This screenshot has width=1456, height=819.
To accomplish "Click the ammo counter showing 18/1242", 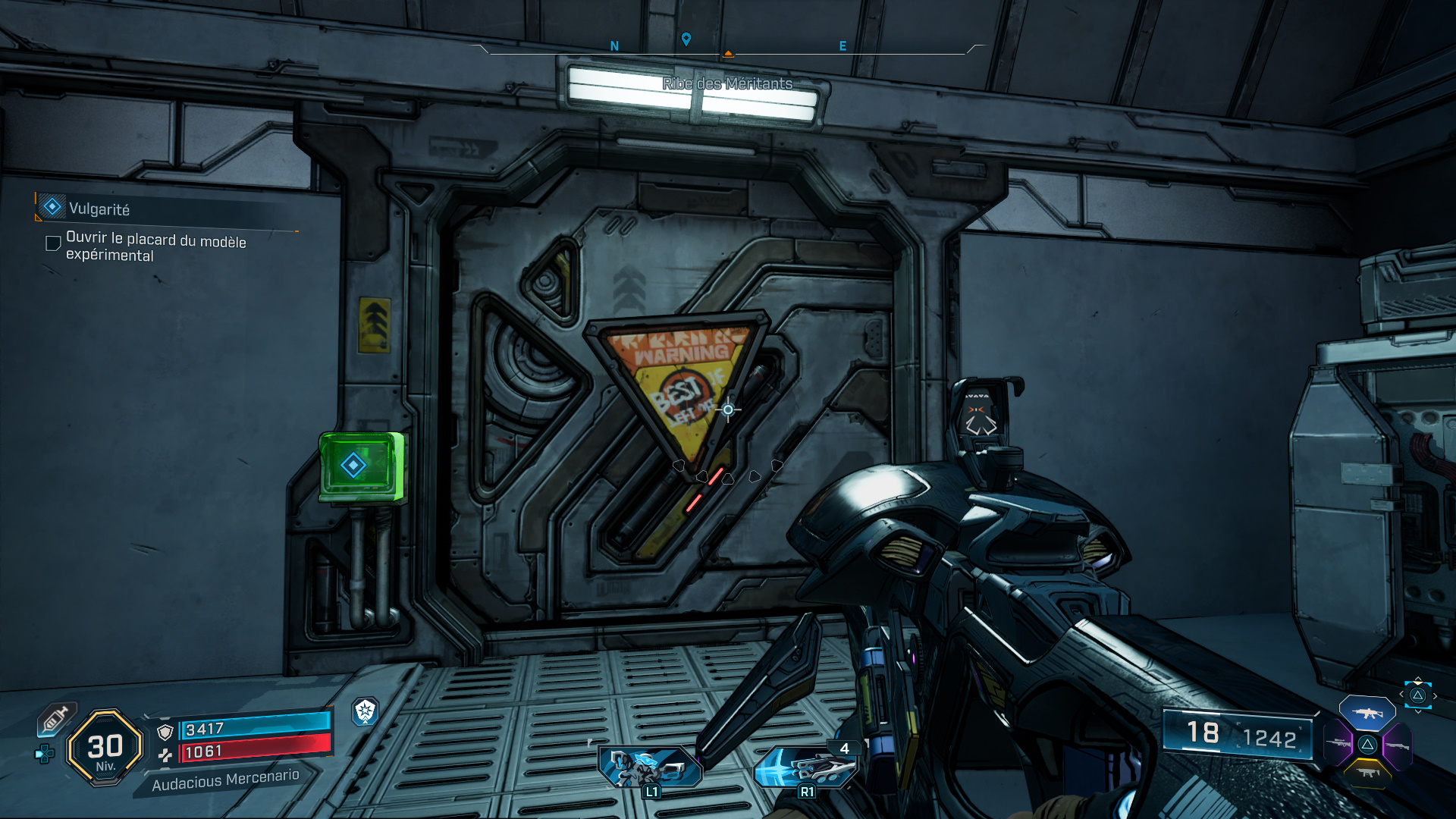I will (x=1244, y=734).
